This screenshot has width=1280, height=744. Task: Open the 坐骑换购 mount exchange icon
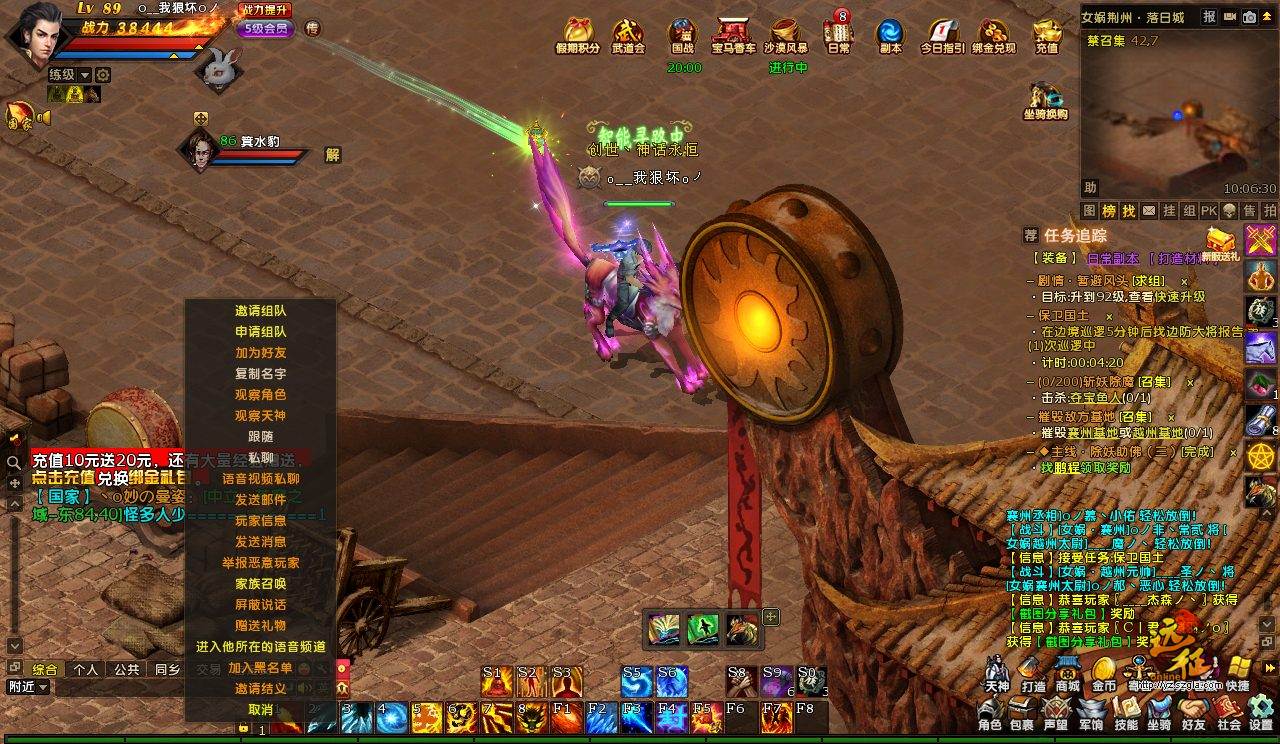(1046, 102)
